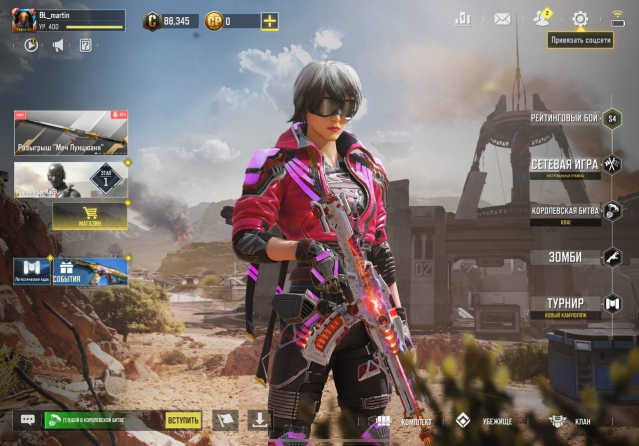Open the leaderboard bar-chart icon
The height and width of the screenshot is (446, 639).
tap(462, 19)
